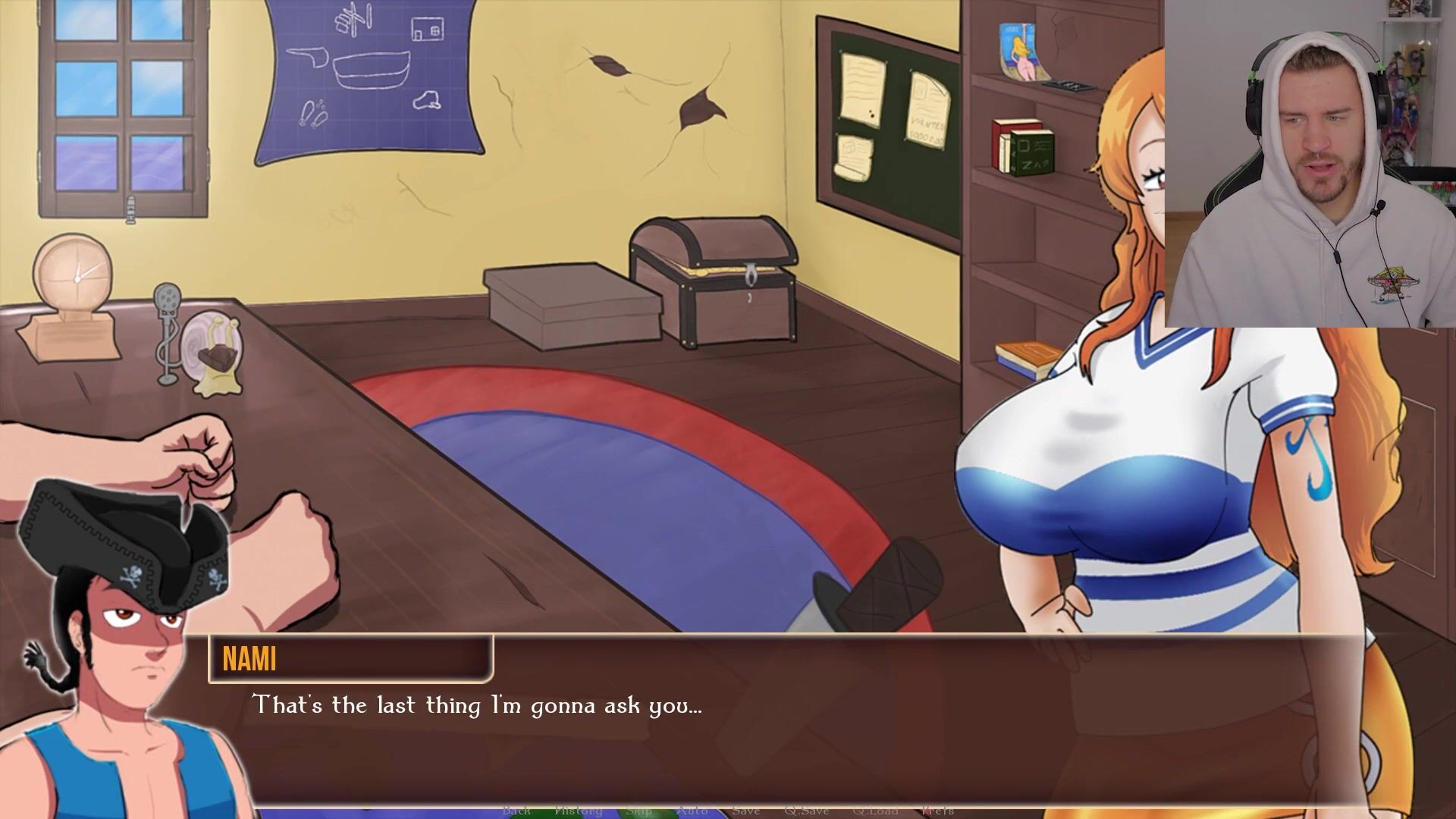The height and width of the screenshot is (819, 1456).
Task: Toggle Auto dialogue advance
Action: click(692, 811)
